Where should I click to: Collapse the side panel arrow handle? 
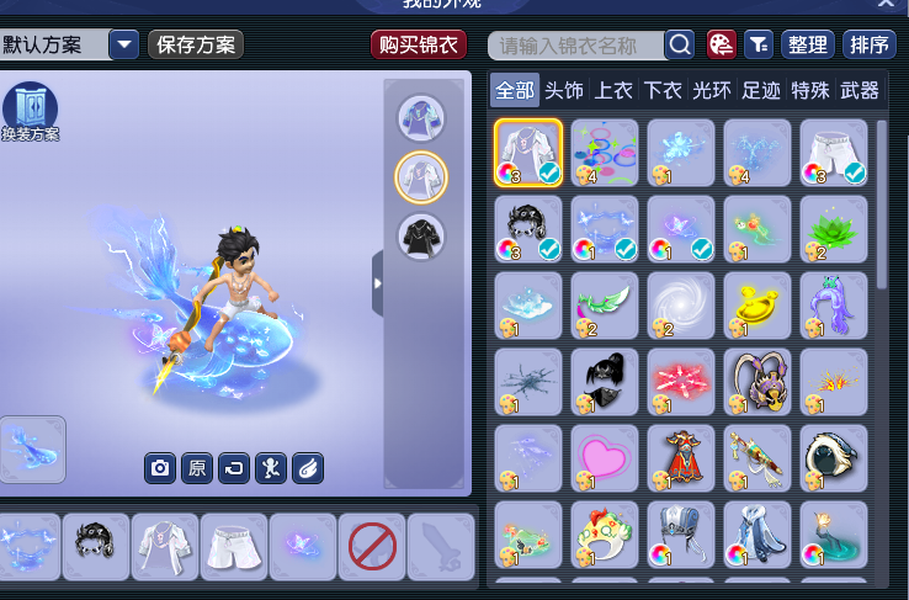[x=377, y=284]
